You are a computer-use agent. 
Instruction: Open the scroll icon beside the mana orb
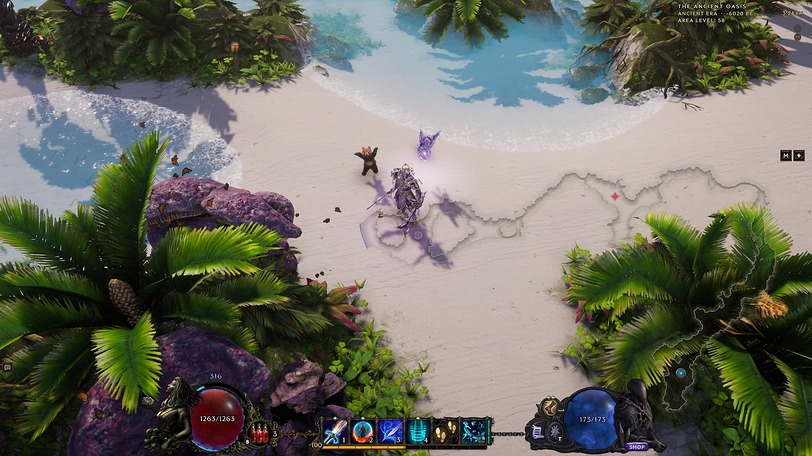coord(536,432)
